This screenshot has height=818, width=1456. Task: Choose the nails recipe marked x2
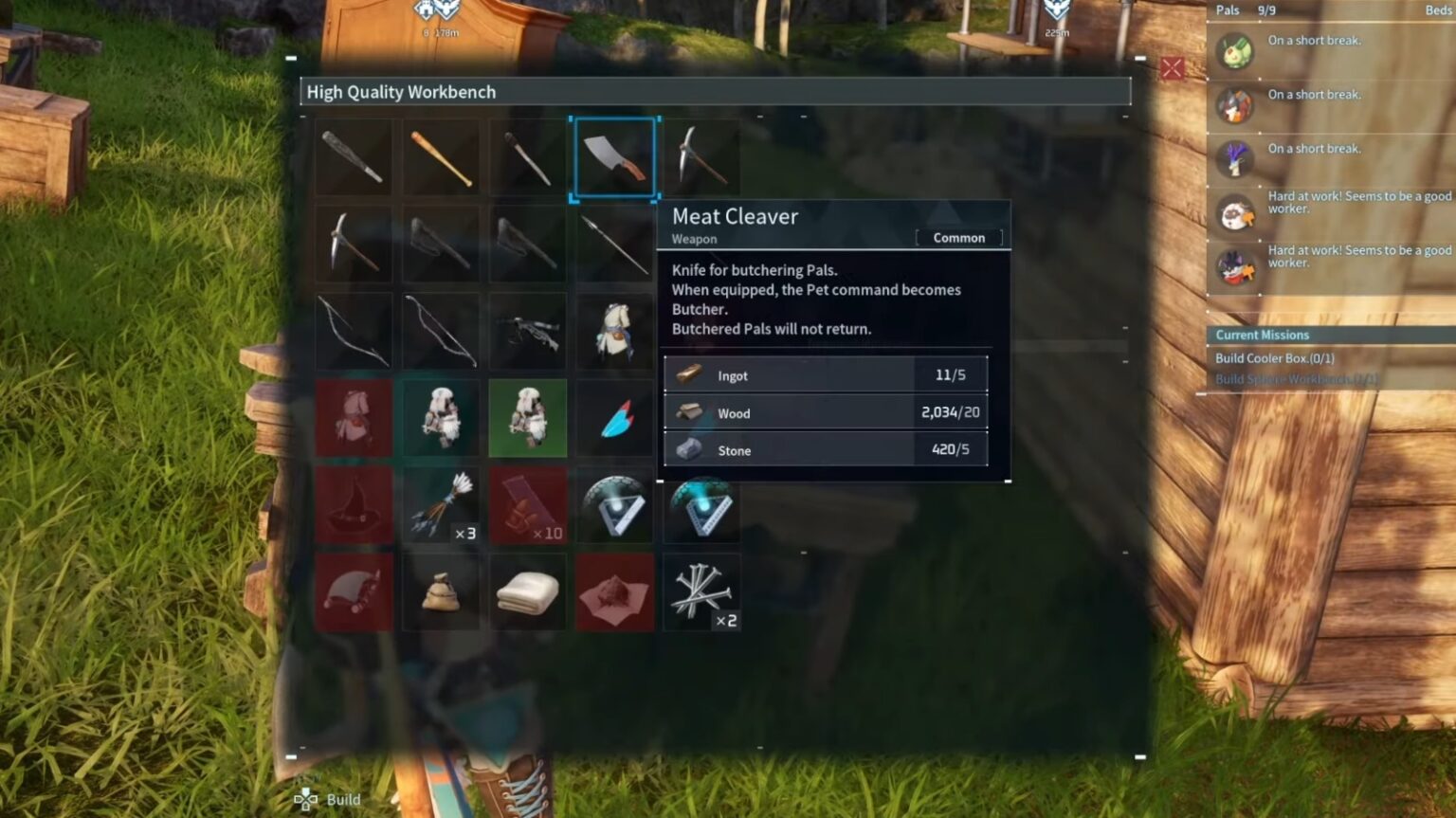click(x=701, y=593)
